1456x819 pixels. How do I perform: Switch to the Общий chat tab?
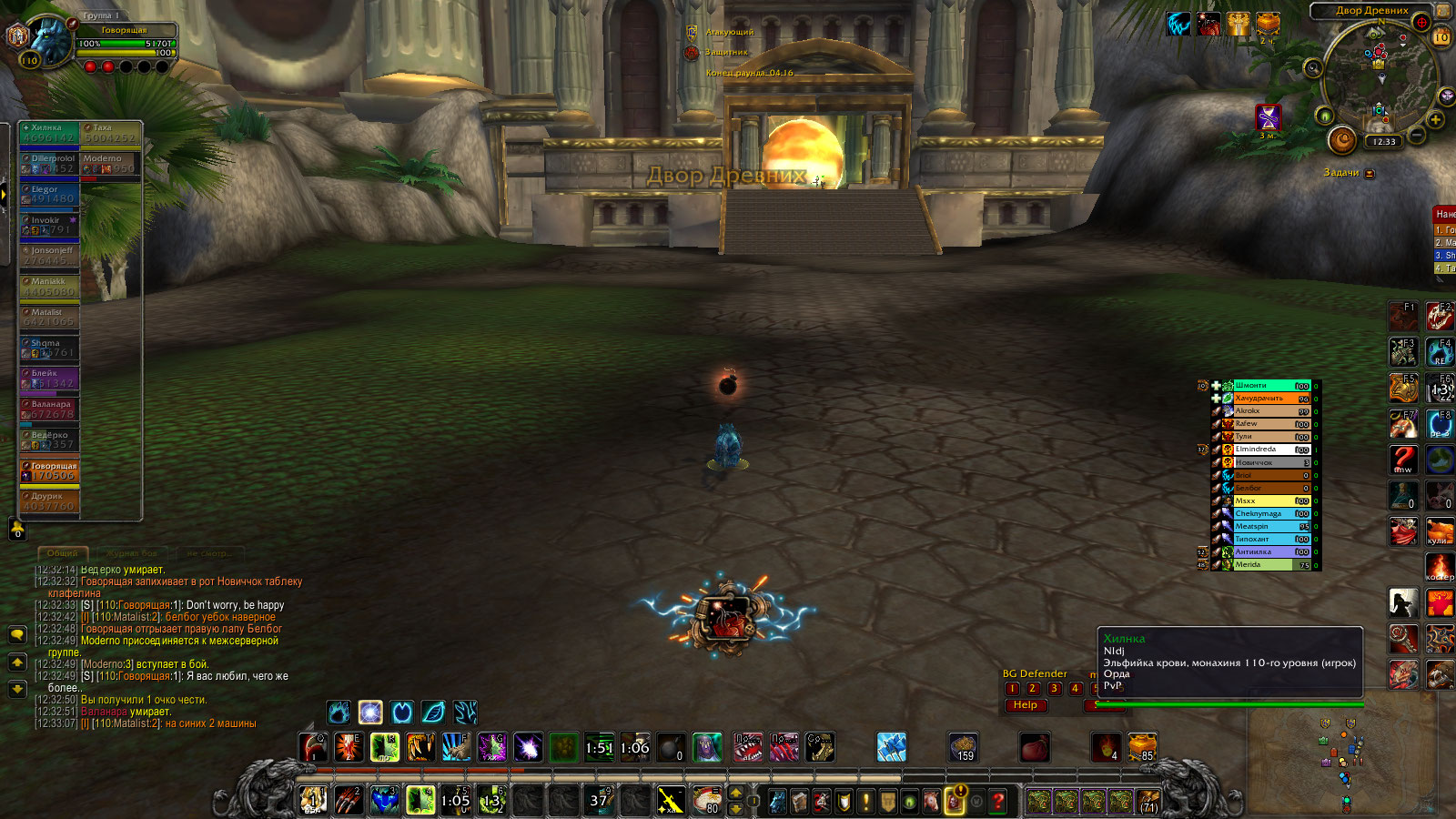[x=63, y=553]
